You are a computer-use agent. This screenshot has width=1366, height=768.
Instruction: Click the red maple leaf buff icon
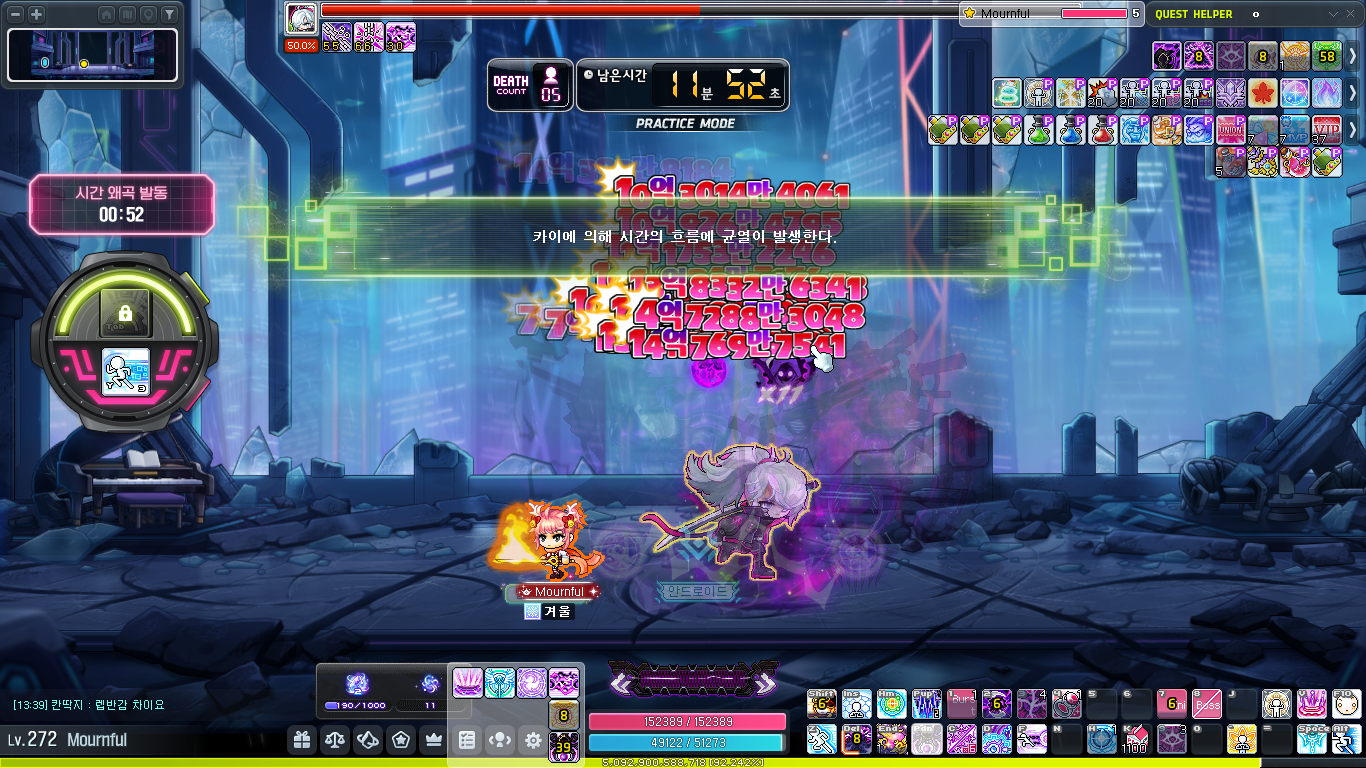point(1262,93)
